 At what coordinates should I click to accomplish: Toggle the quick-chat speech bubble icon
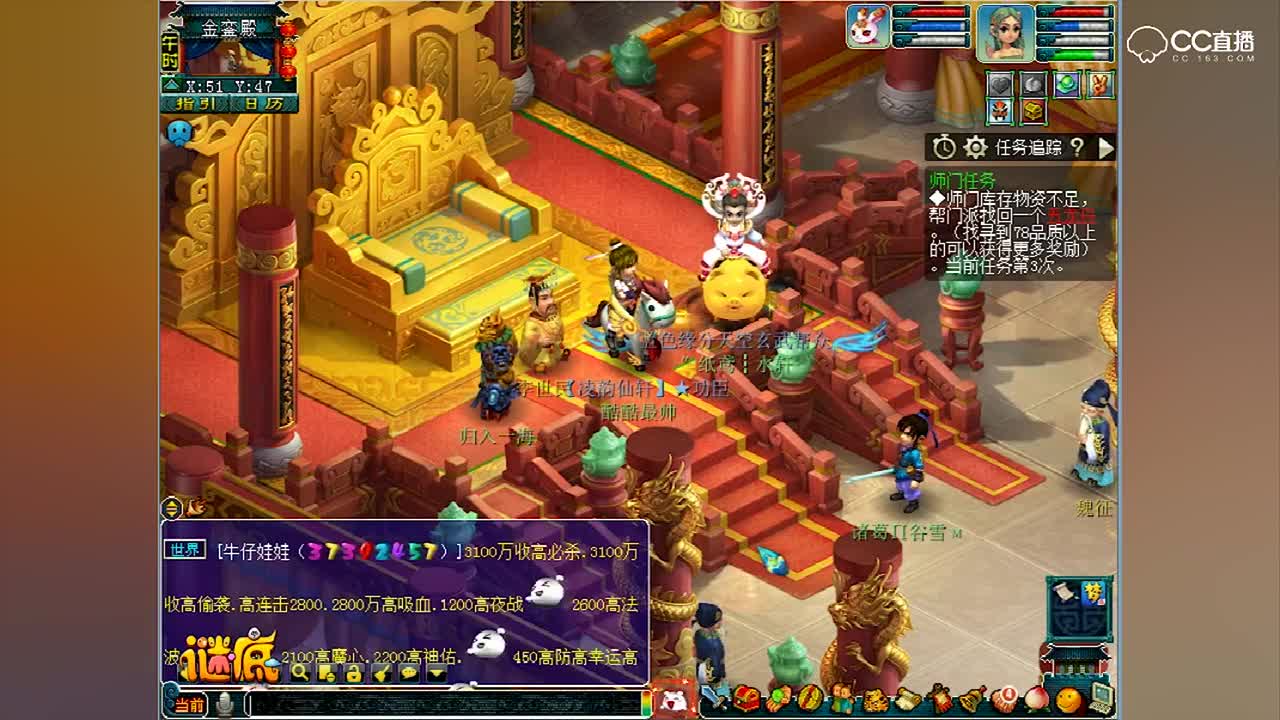[410, 674]
